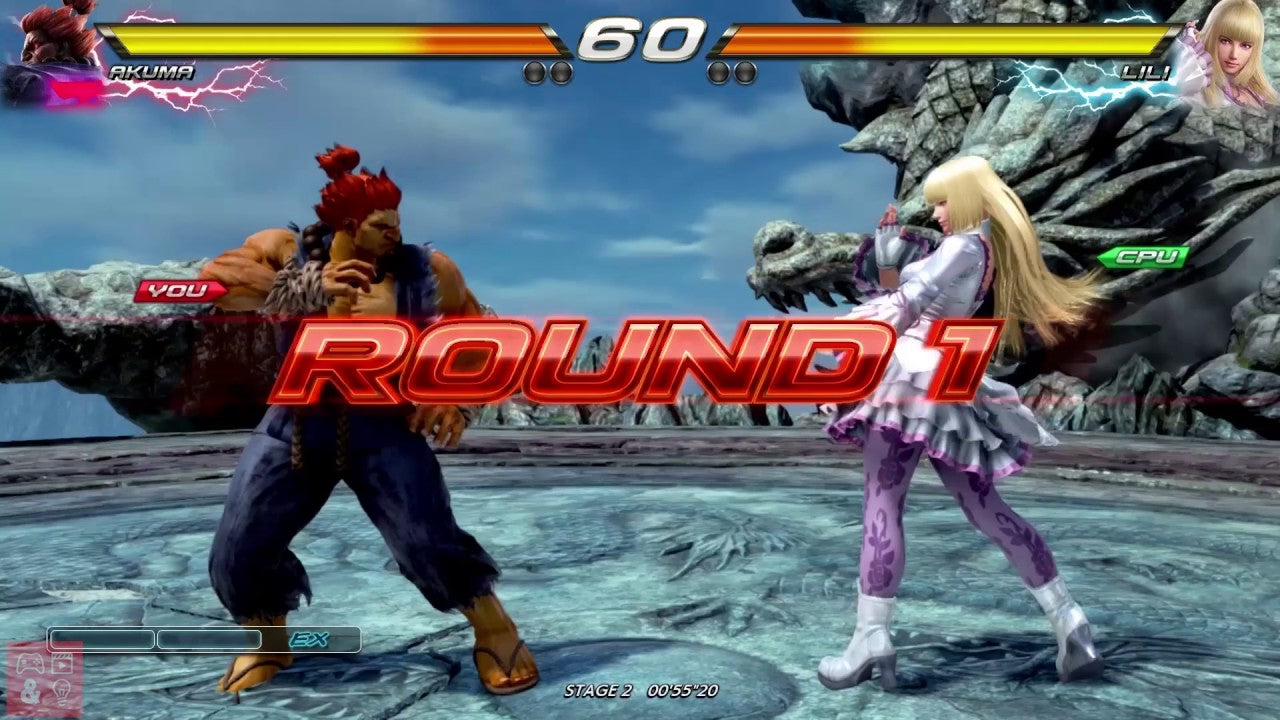Click the ampersand icon in the watermark
Image resolution: width=1280 pixels, height=720 pixels.
pos(30,691)
